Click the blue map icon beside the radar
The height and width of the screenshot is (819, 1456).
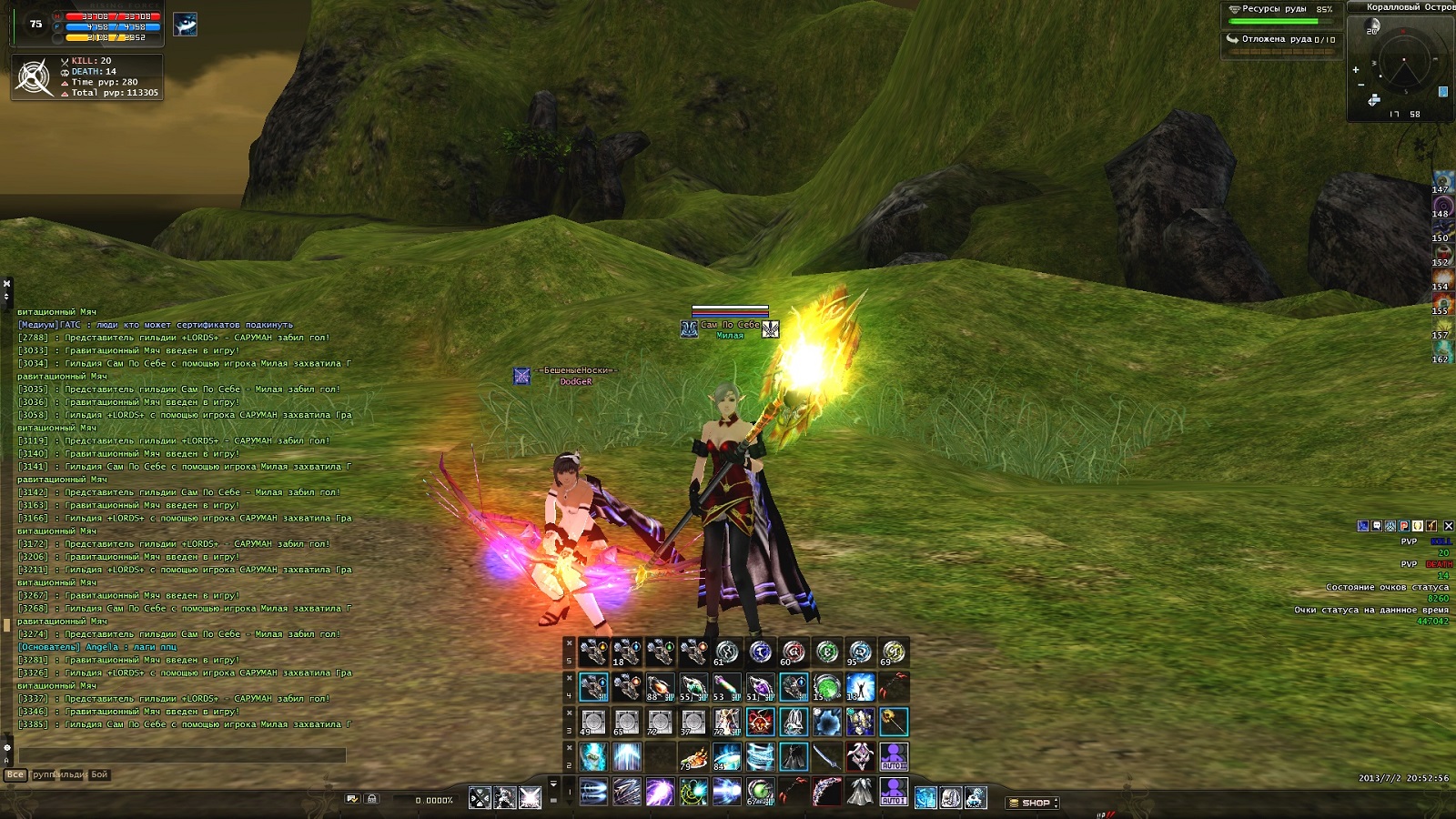(x=1443, y=92)
